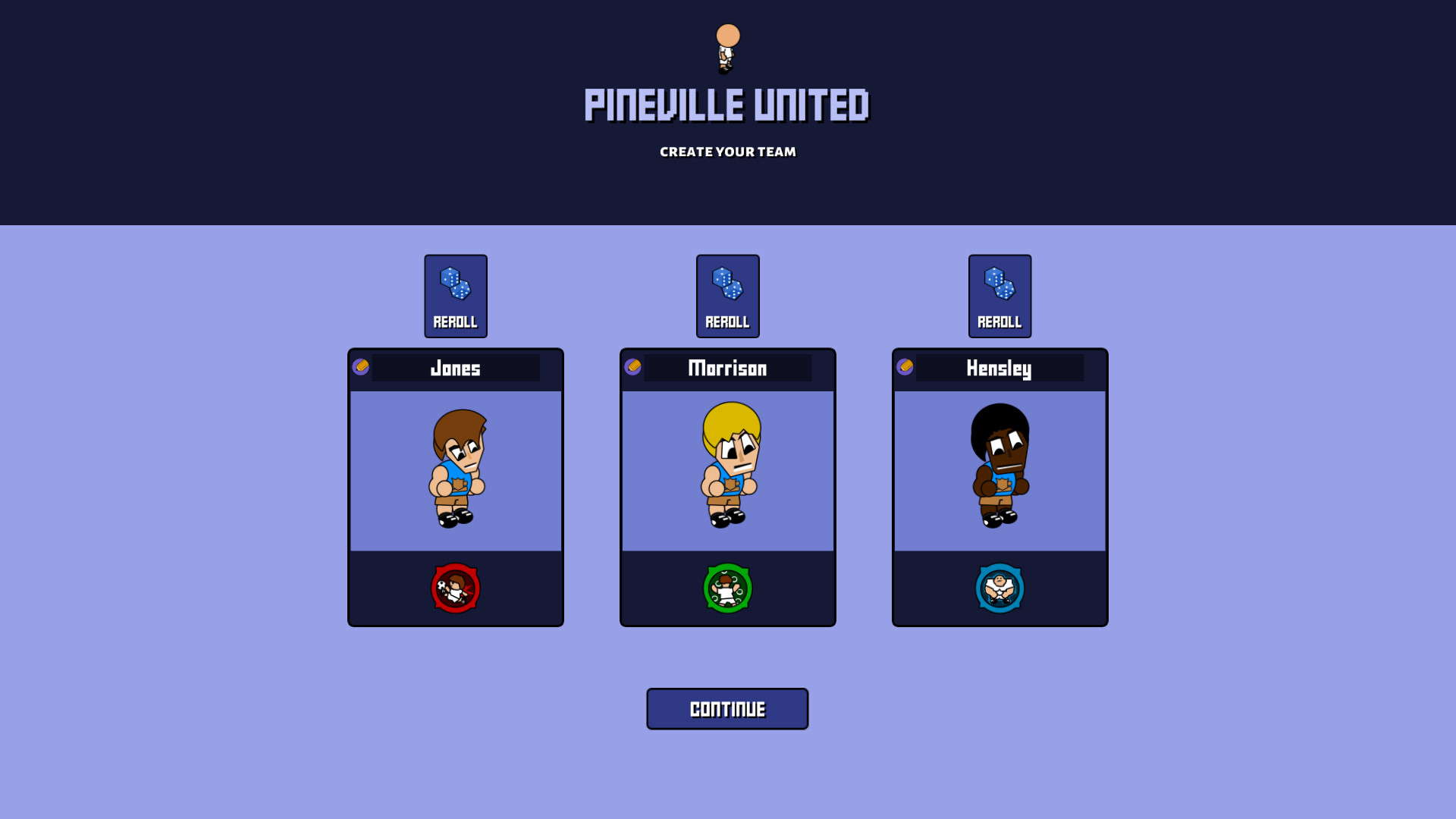
Task: Click the Jones name field to rename him
Action: click(455, 369)
